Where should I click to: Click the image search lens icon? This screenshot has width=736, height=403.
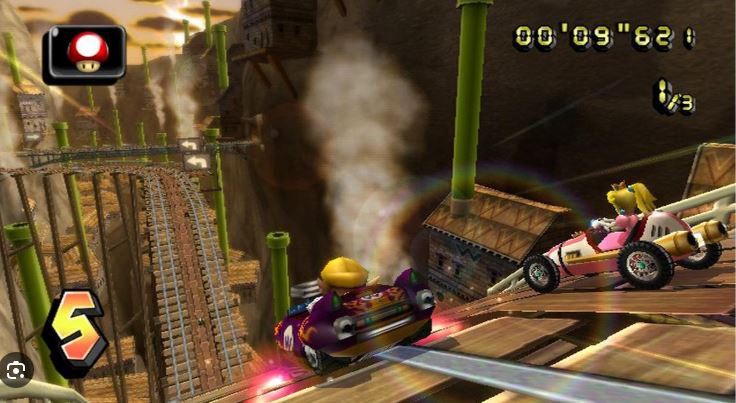pos(17,369)
